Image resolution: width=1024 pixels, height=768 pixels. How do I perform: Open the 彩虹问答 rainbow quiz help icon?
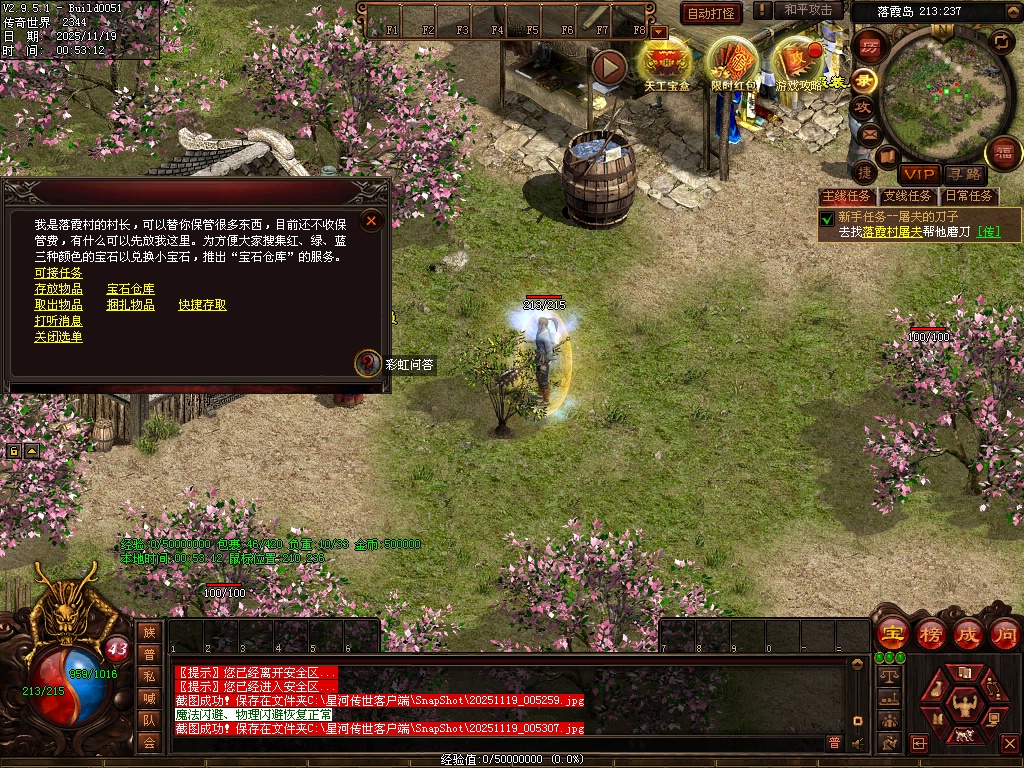[369, 364]
